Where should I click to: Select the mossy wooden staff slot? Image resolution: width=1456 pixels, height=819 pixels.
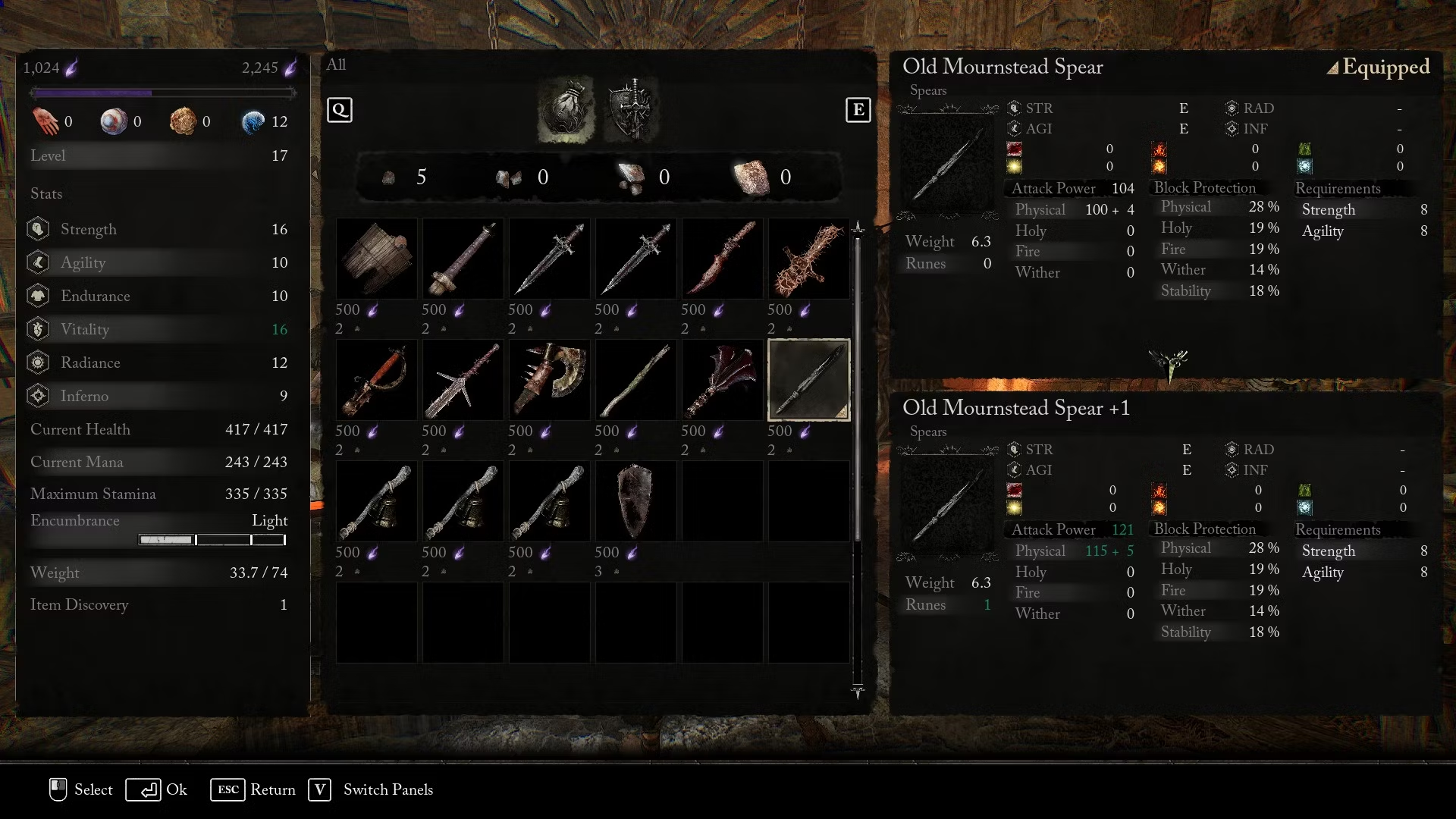(635, 380)
